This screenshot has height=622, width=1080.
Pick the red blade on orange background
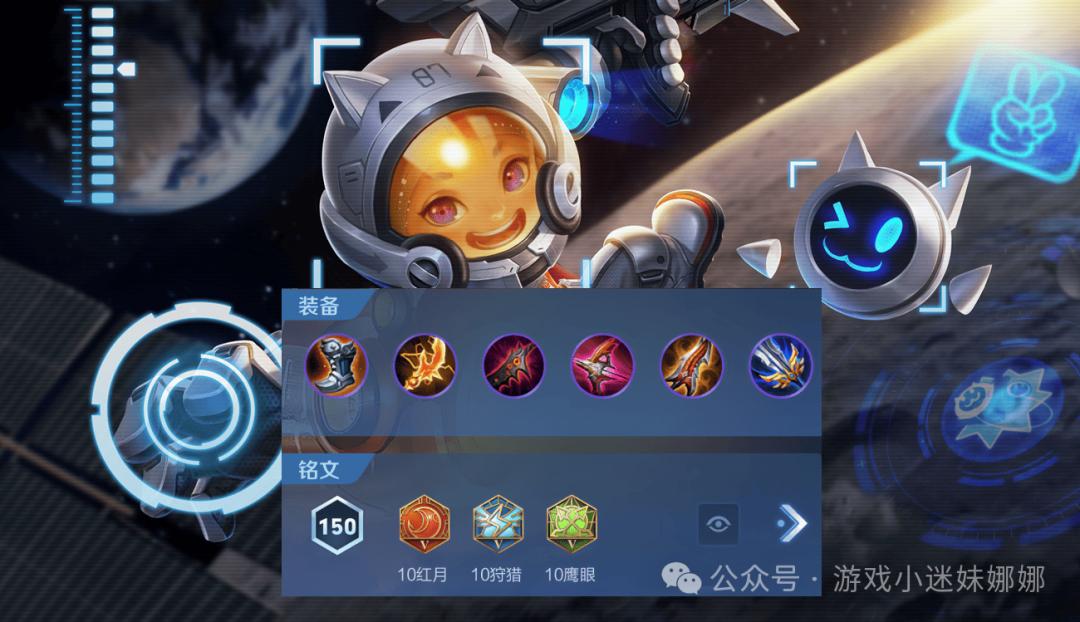point(691,362)
